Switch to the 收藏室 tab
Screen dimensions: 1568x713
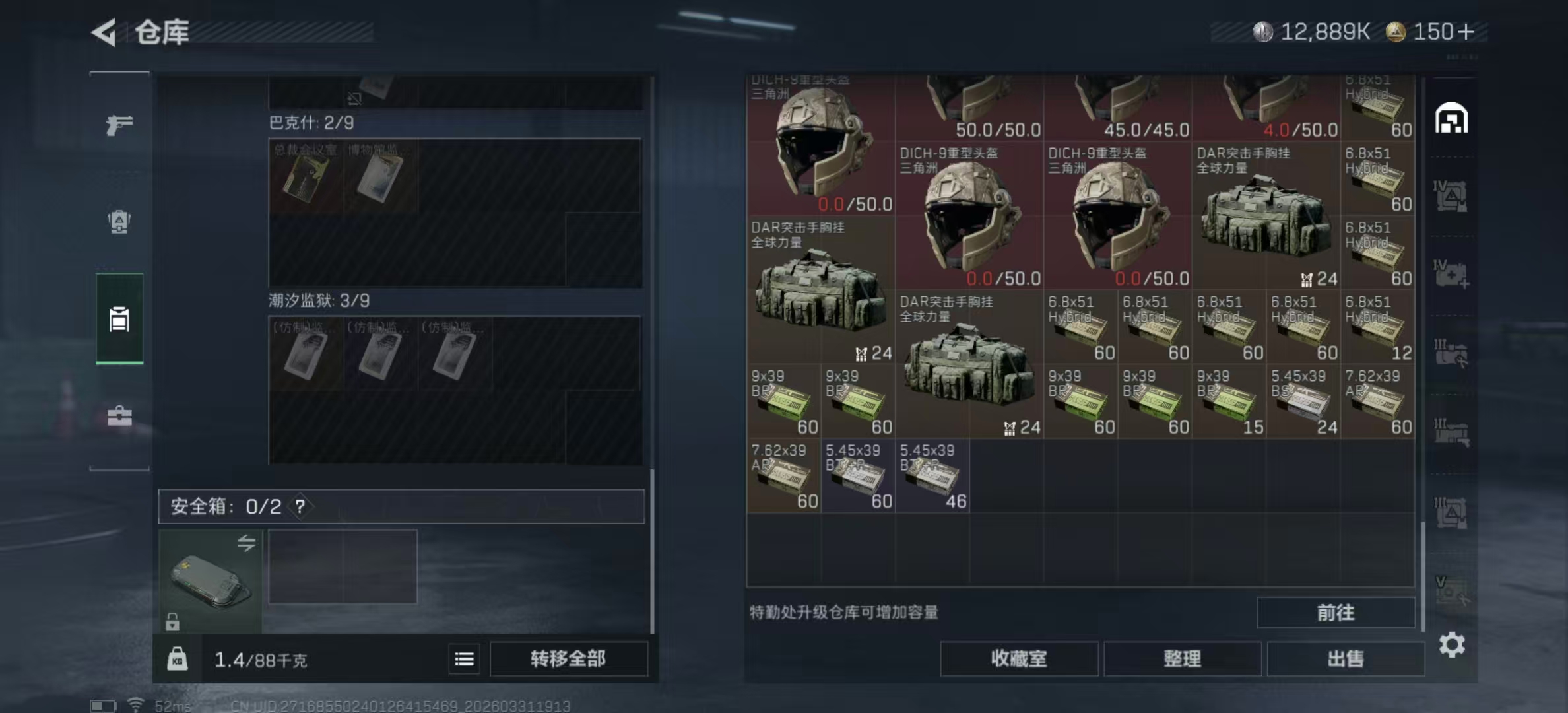[x=1018, y=659]
